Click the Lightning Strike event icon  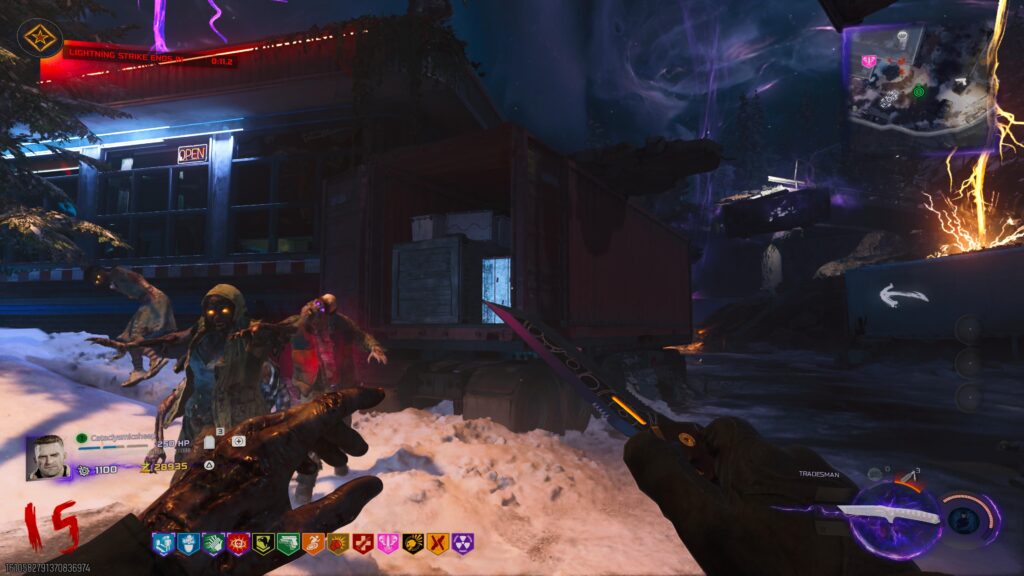tap(40, 40)
